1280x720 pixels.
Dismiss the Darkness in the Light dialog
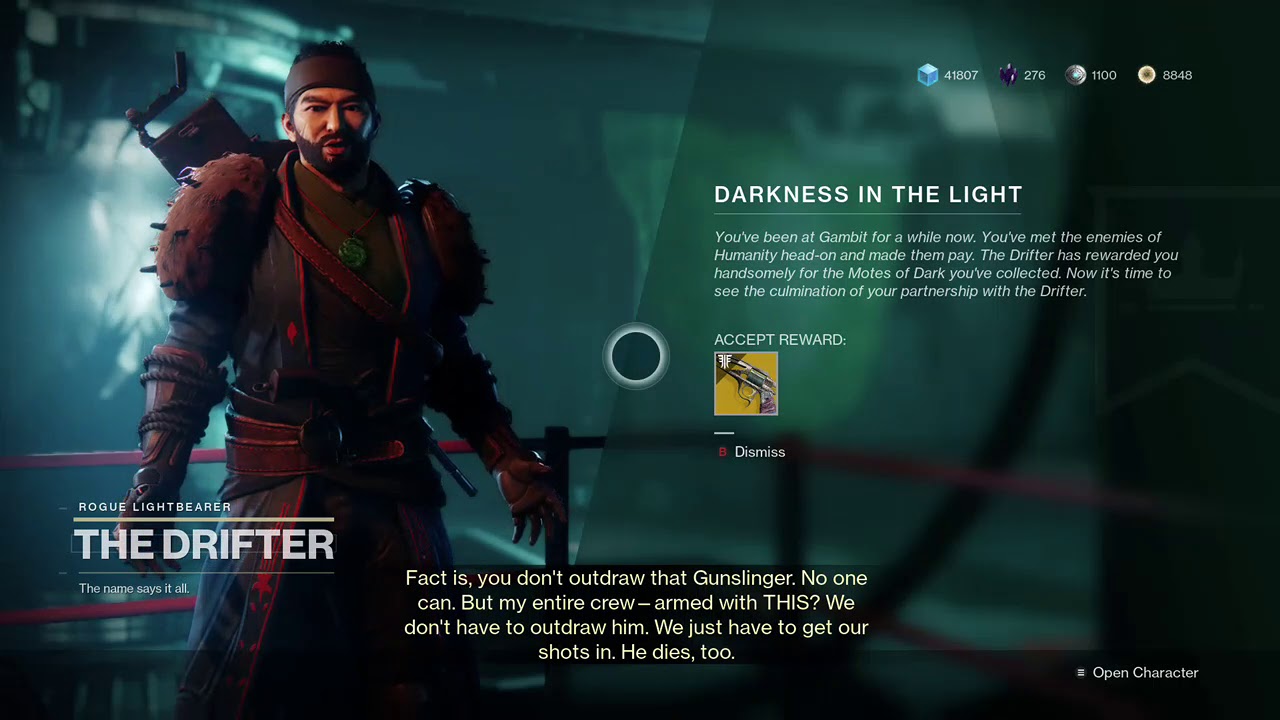pyautogui.click(x=758, y=452)
